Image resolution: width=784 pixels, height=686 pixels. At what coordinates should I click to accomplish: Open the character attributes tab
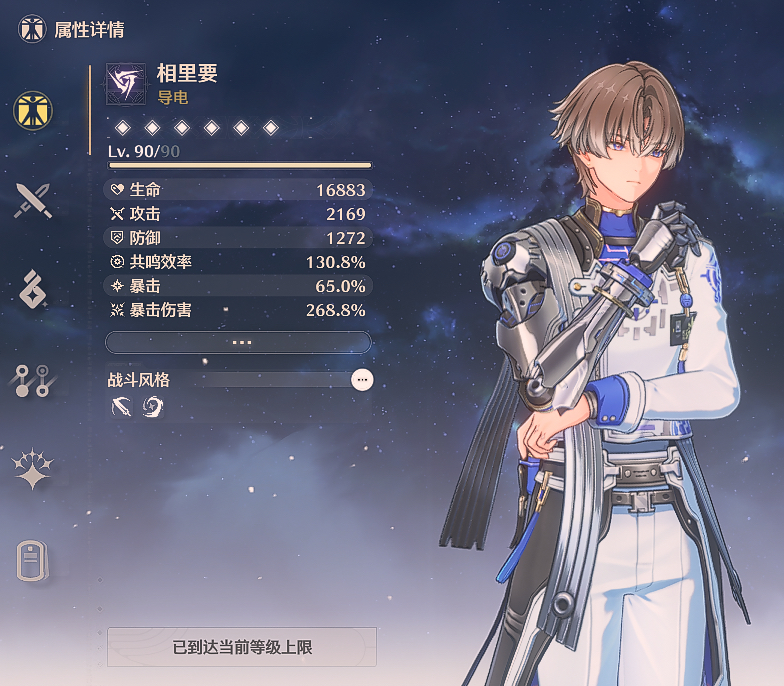click(33, 110)
